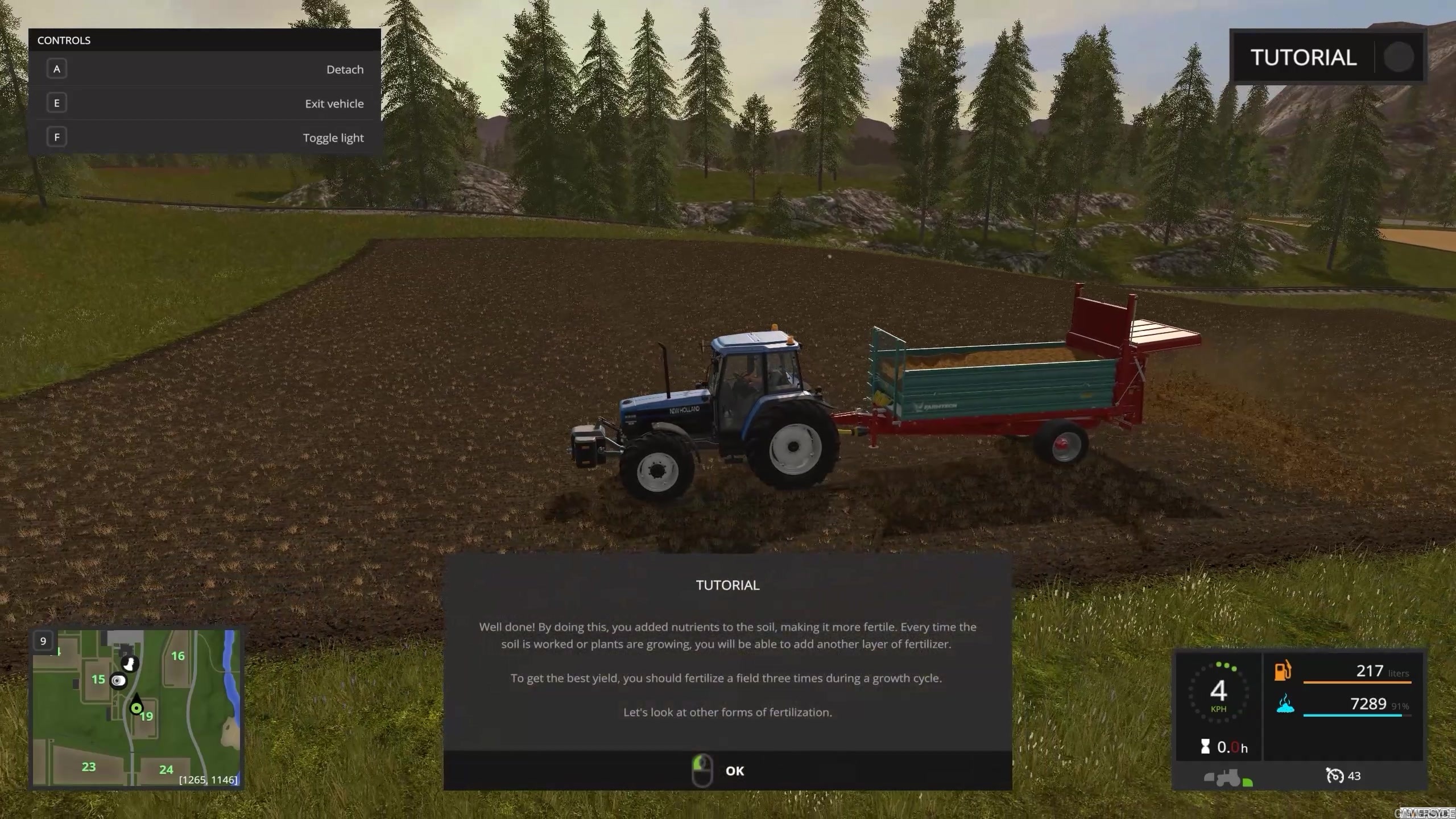Viewport: 1456px width, 819px height.
Task: Click the fuel pump icon in the HUD
Action: point(1283,672)
